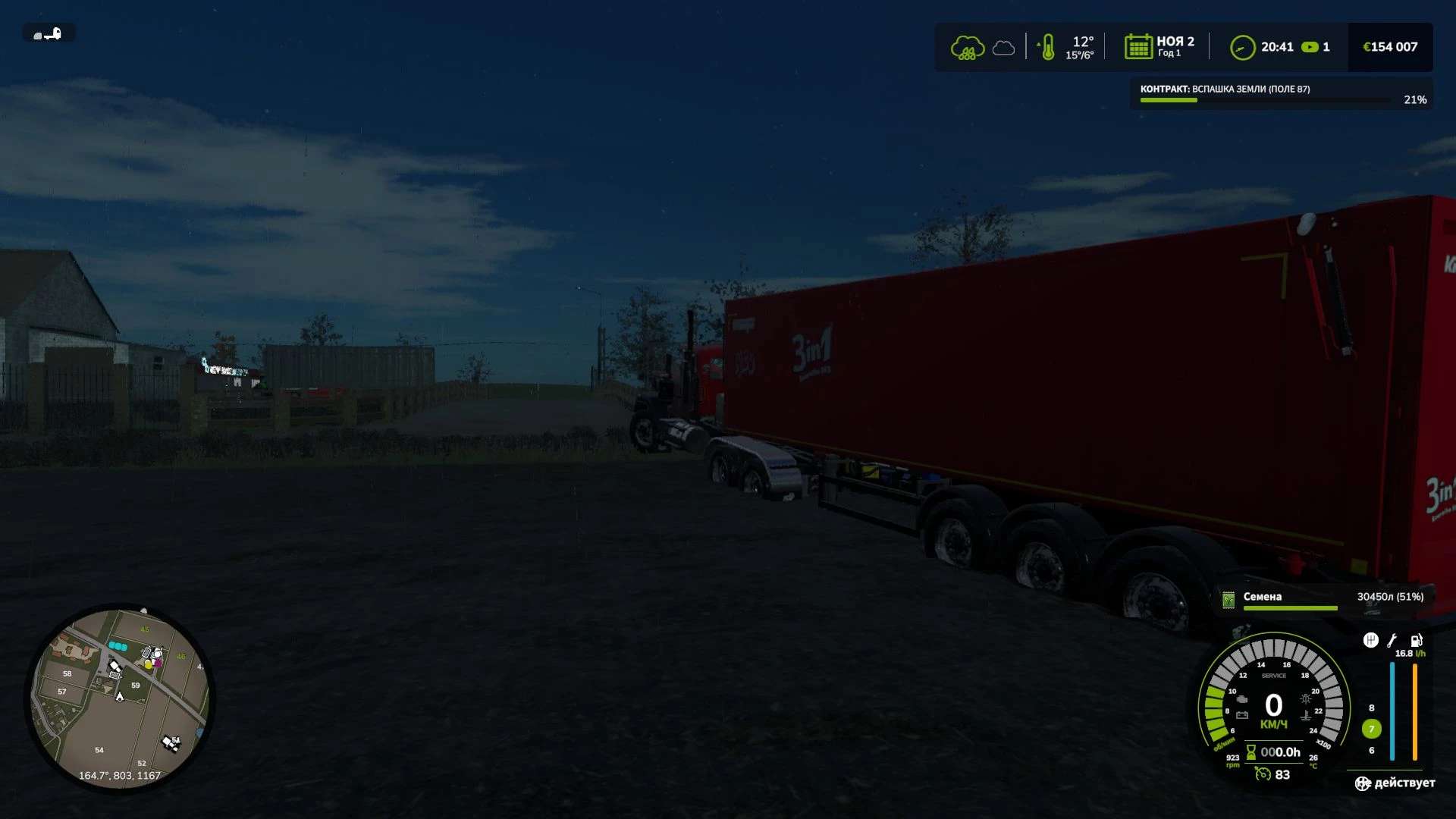Toggle the cruise control gauge showing 83
Viewport: 1456px width, 819px height.
[1263, 774]
